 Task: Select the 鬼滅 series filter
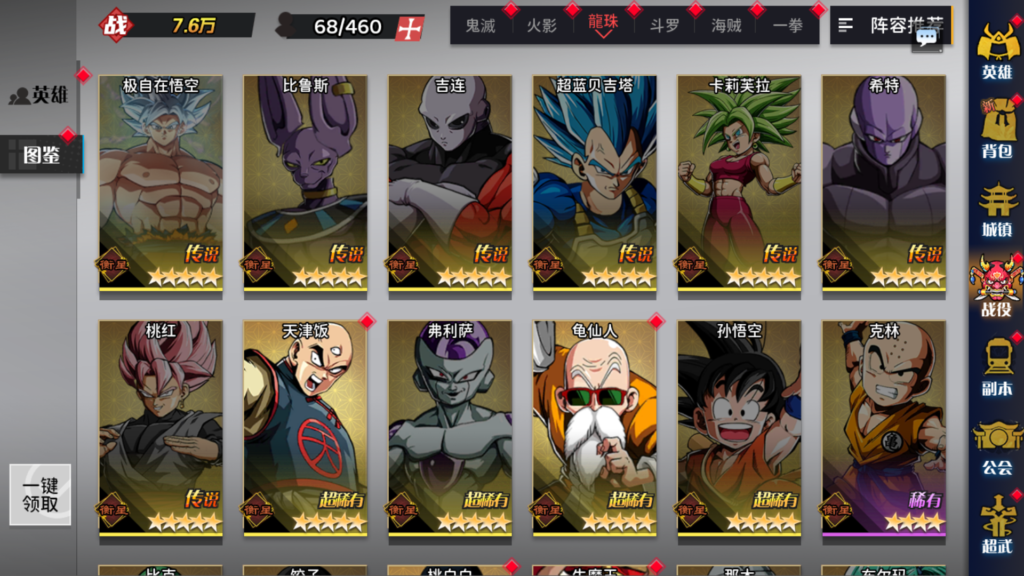[480, 26]
